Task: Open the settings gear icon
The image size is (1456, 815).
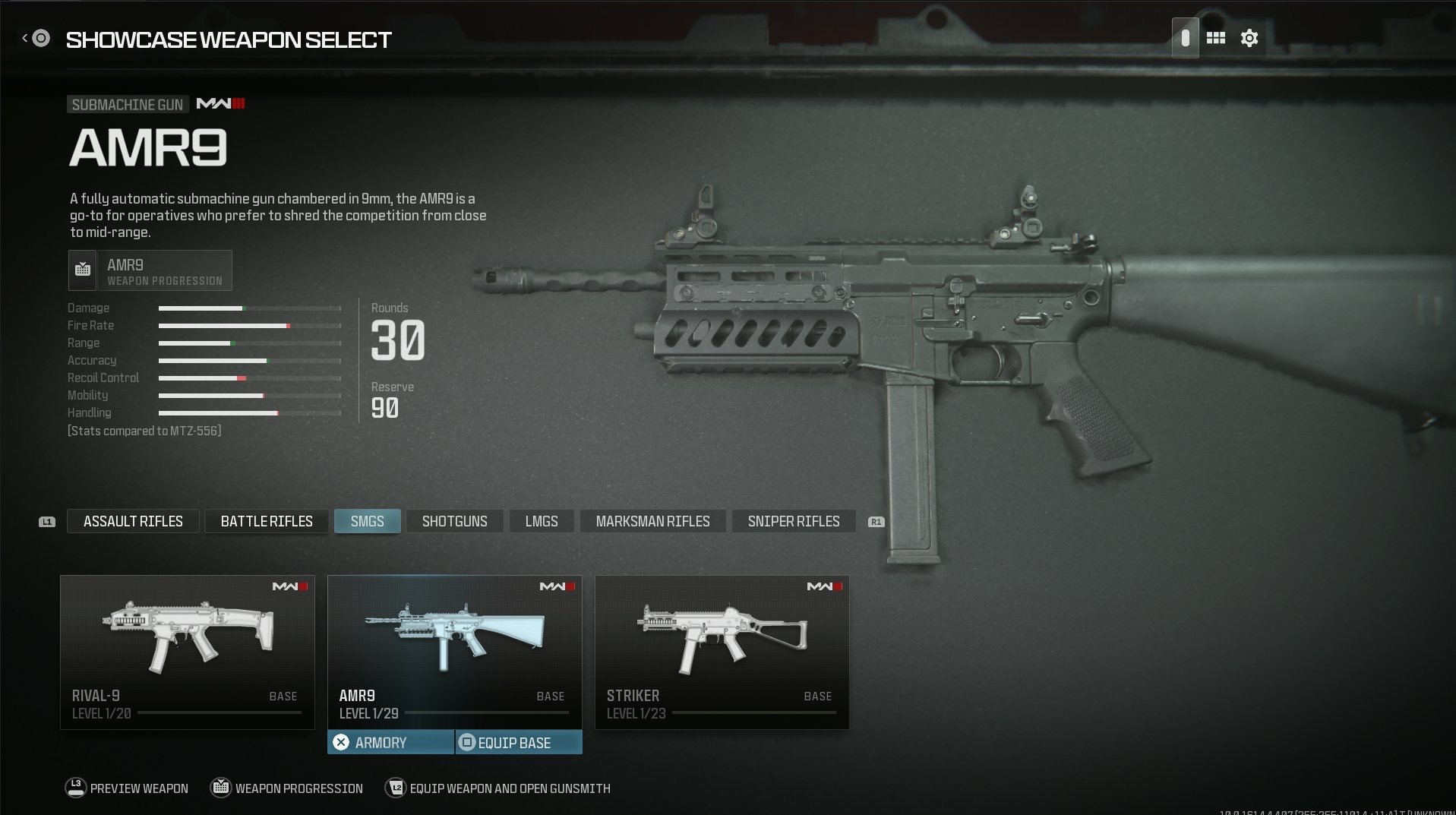Action: pos(1249,38)
